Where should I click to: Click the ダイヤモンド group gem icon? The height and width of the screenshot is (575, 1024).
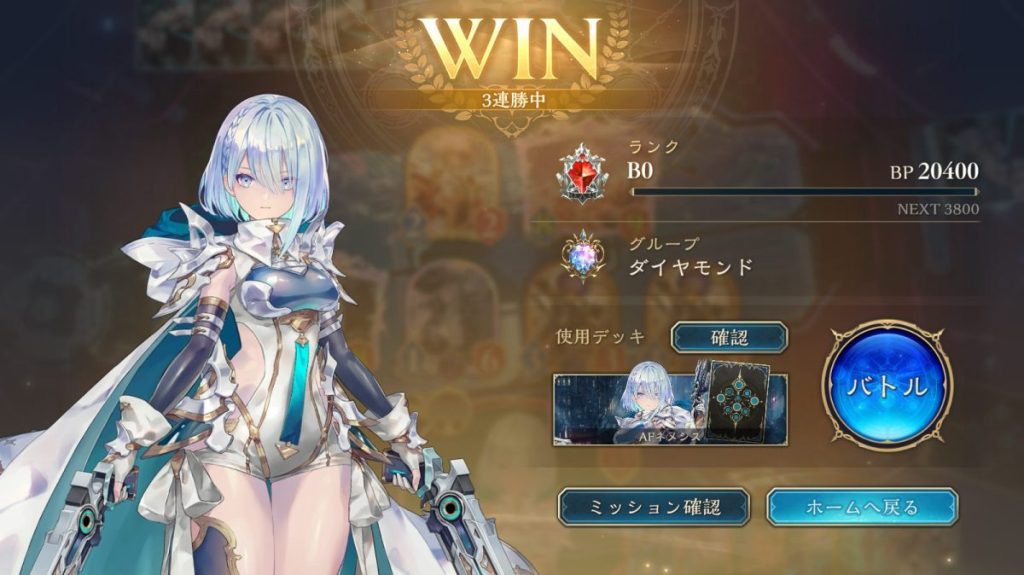point(583,256)
